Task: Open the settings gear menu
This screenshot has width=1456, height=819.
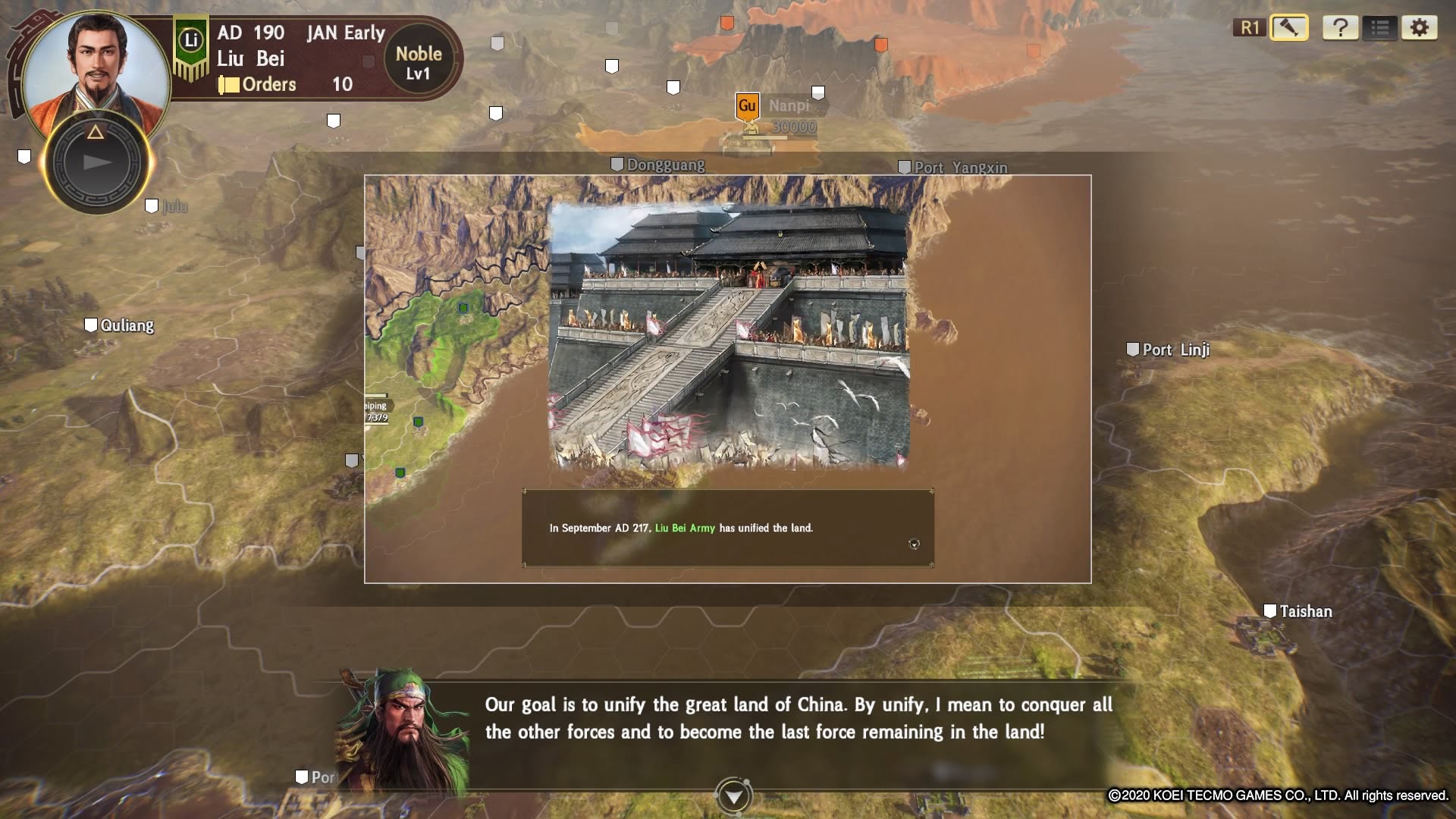Action: coord(1419,28)
